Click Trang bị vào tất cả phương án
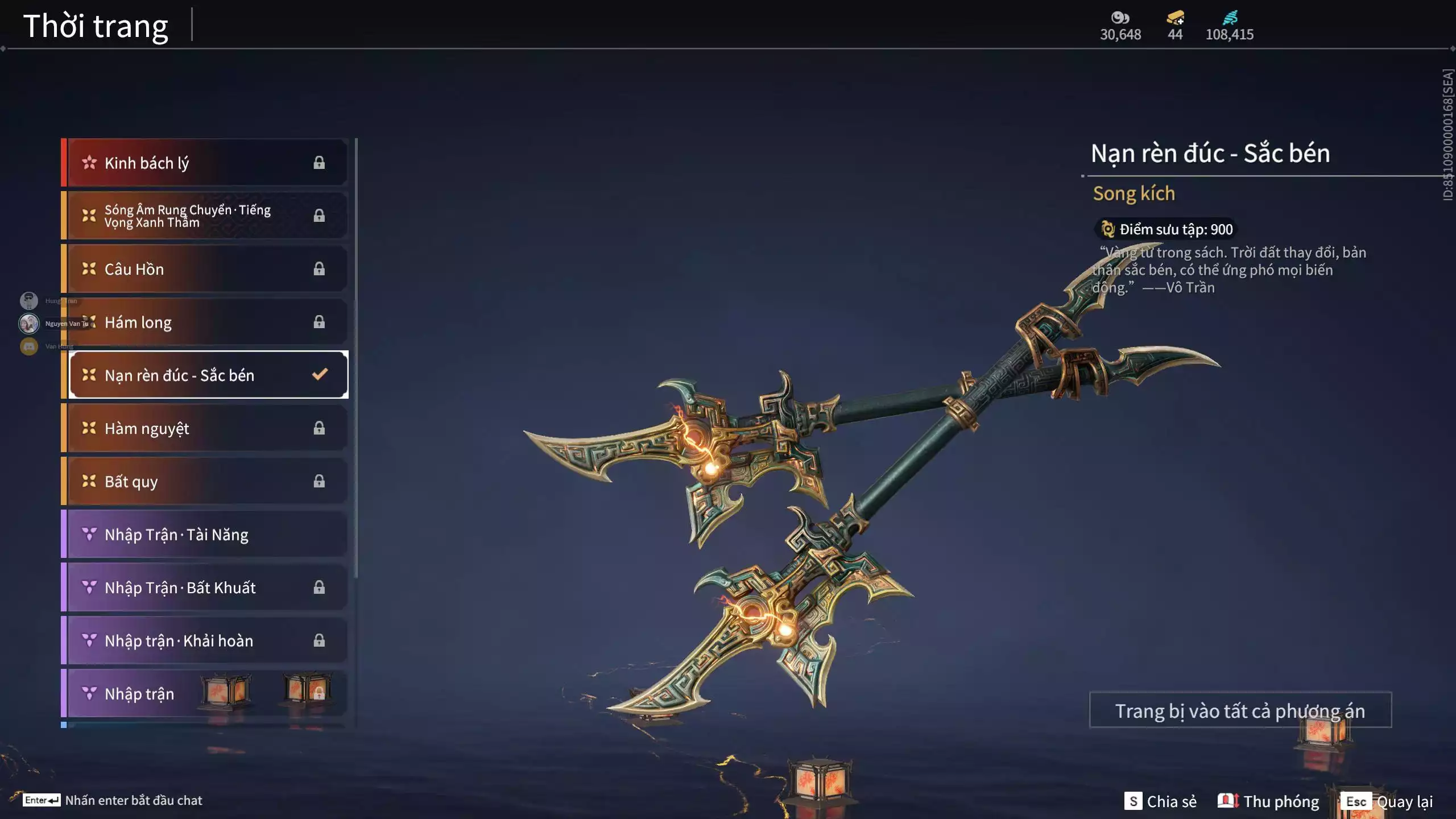Image resolution: width=1456 pixels, height=819 pixels. tap(1240, 710)
